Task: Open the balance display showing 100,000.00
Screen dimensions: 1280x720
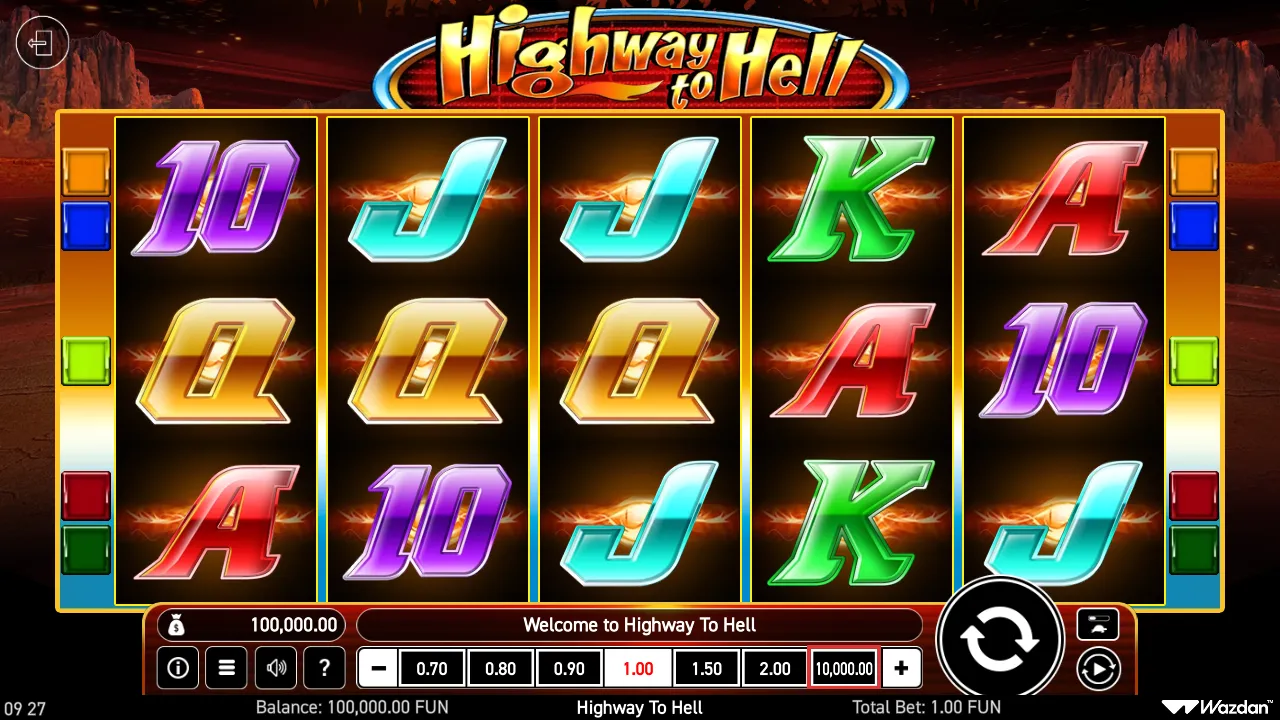Action: (x=251, y=624)
